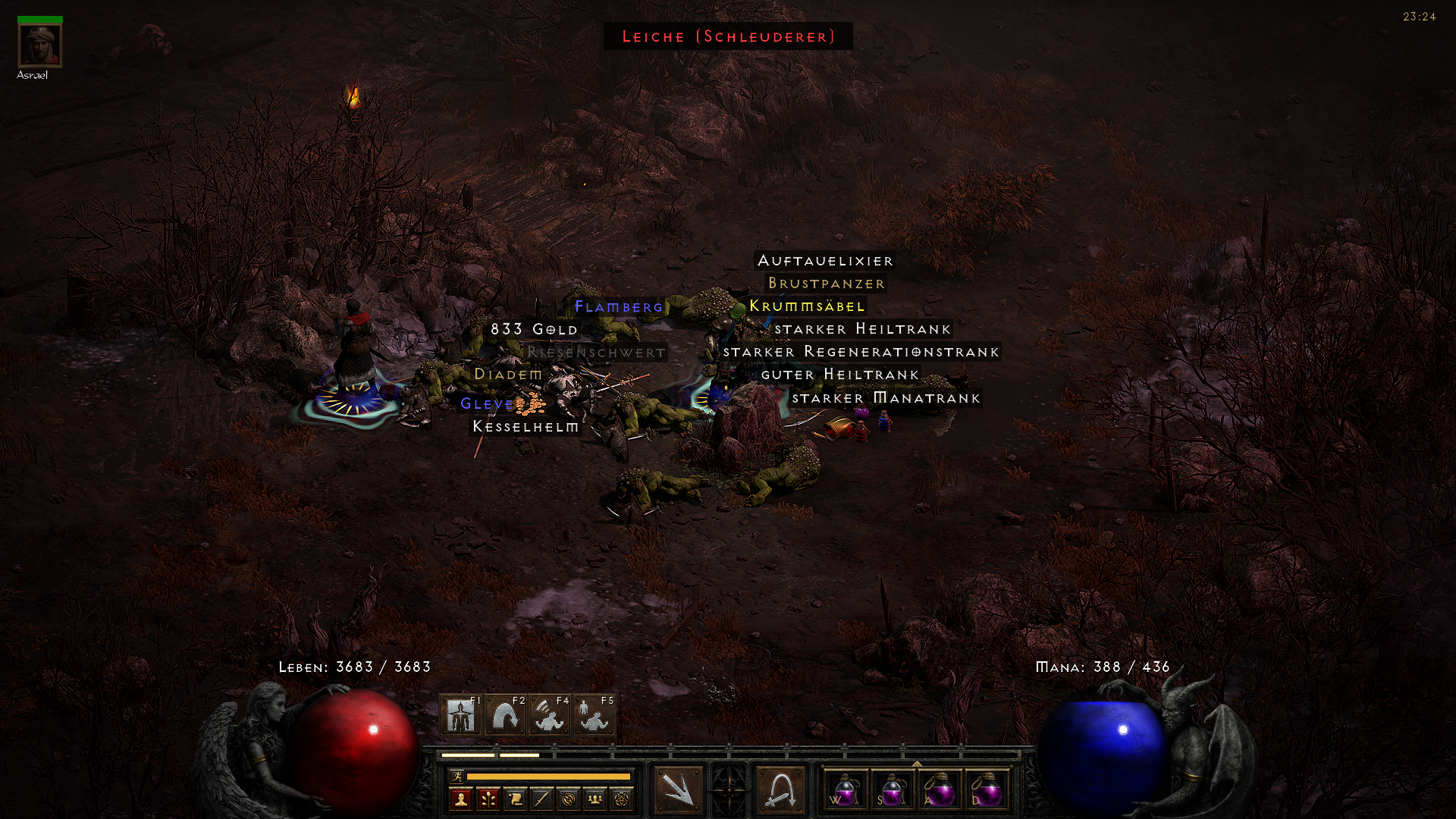Viewport: 1456px width, 819px height.
Task: Select the F4 war cry skill icon
Action: coord(549,717)
